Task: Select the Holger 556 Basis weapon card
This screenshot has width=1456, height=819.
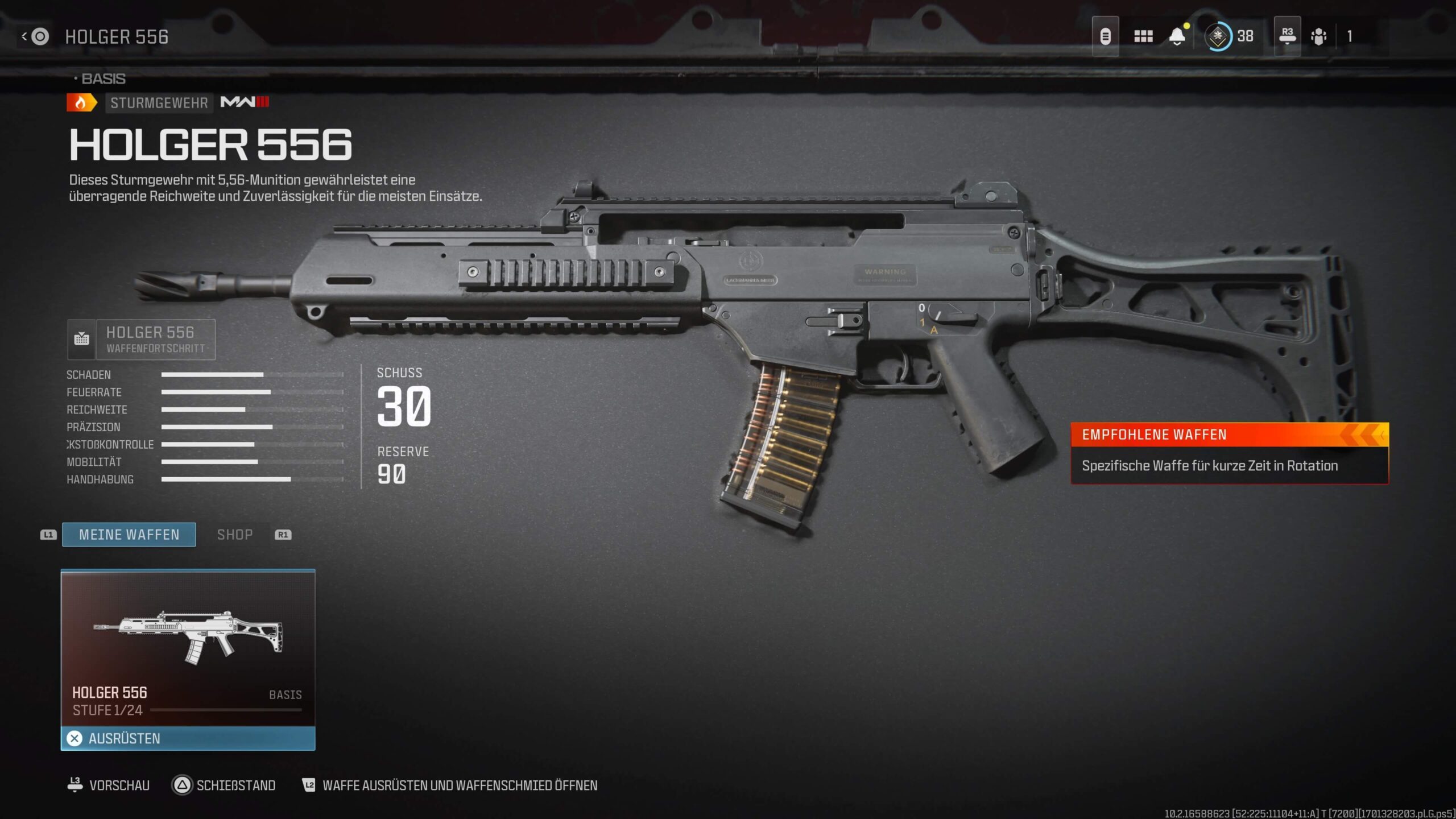Action: [188, 648]
